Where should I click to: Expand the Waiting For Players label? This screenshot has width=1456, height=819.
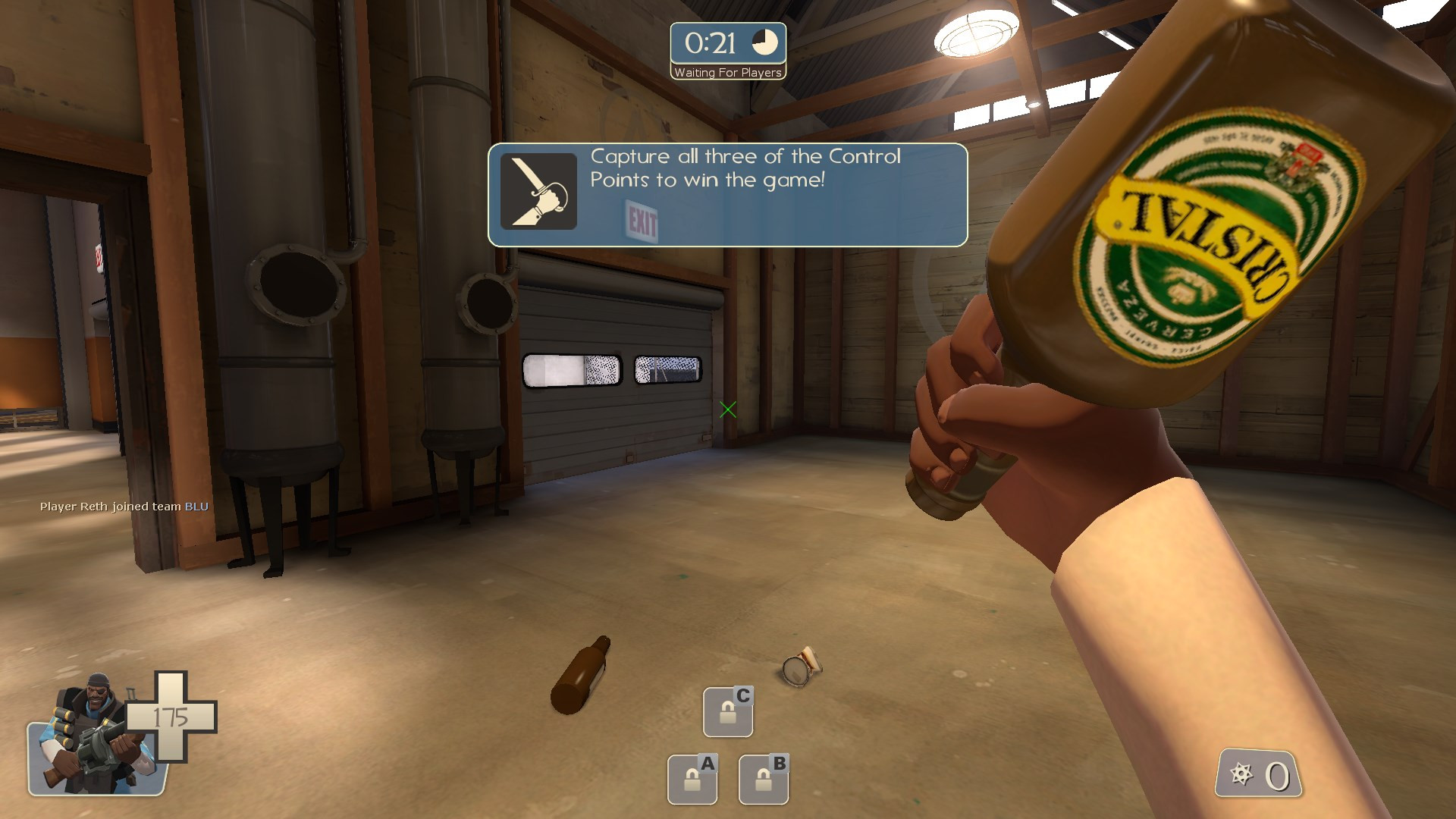(727, 73)
